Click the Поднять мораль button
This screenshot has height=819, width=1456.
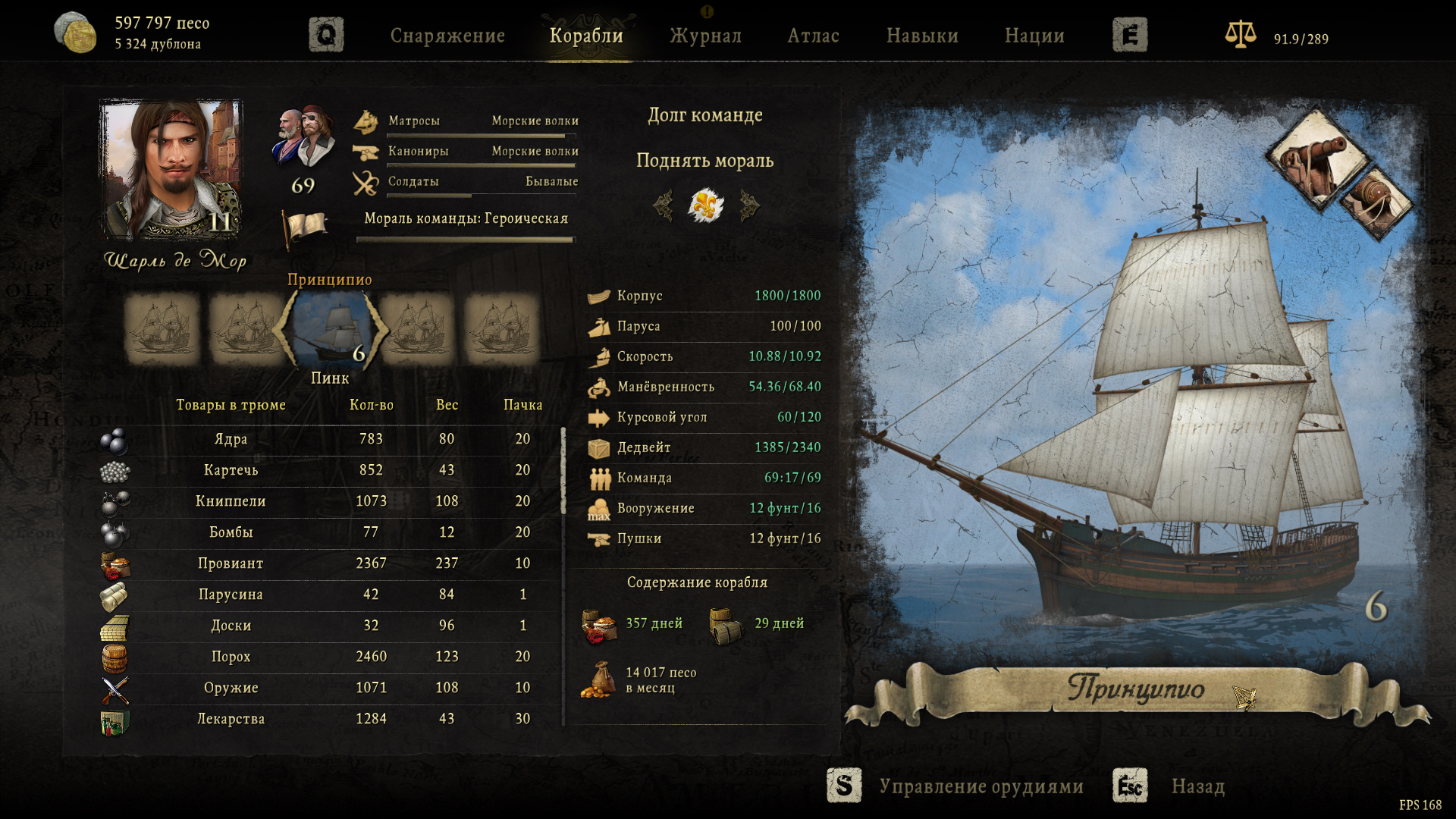click(704, 161)
